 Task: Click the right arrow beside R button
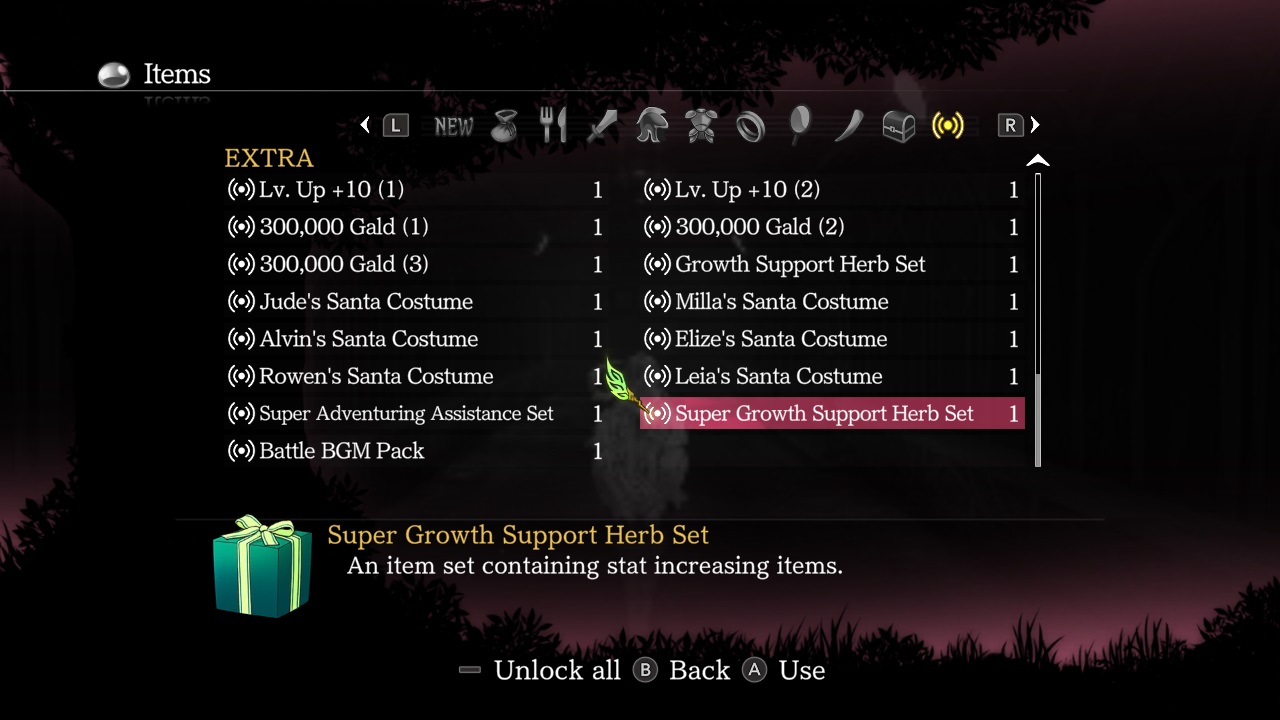click(x=1035, y=125)
